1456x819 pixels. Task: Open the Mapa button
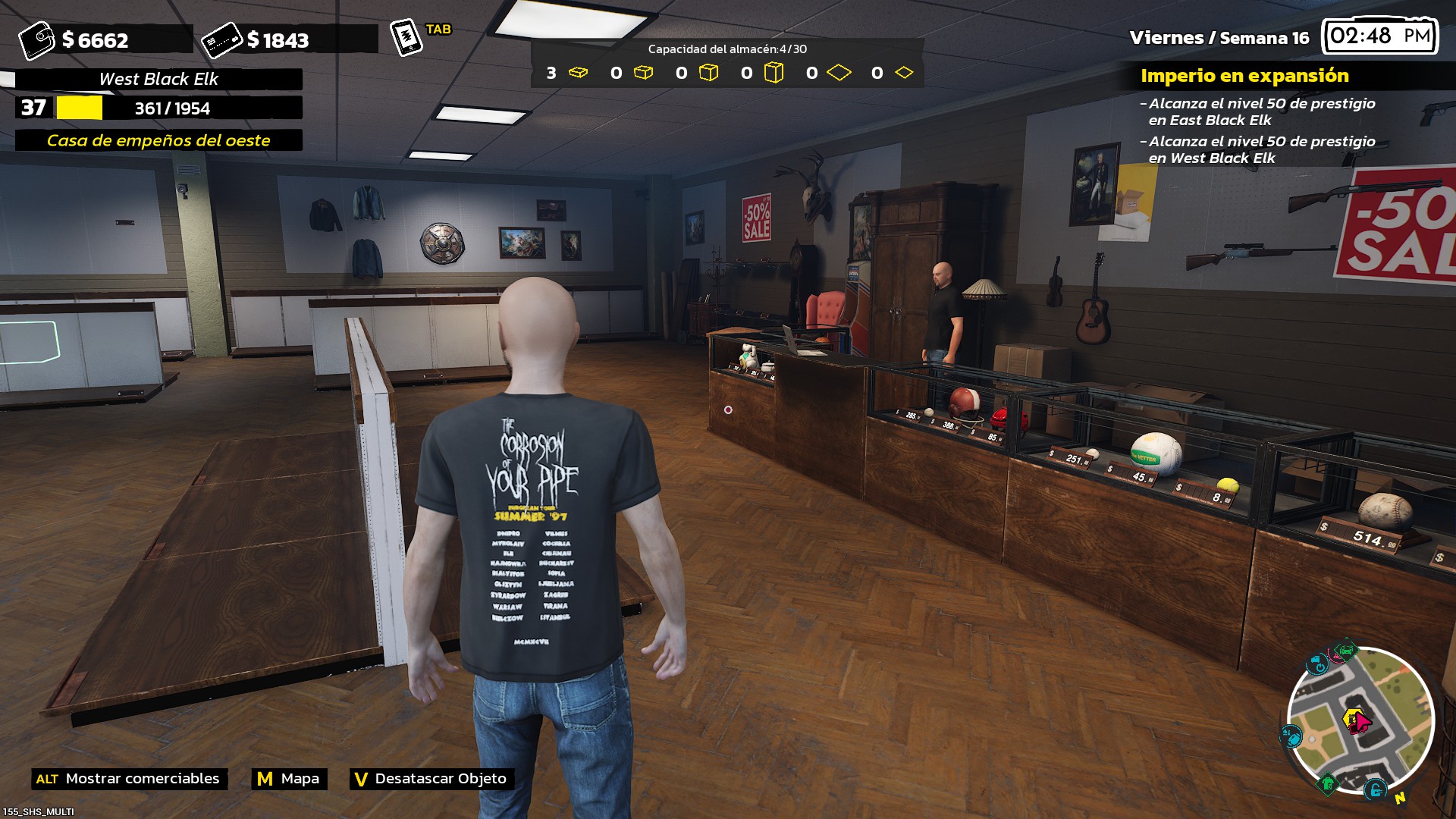coord(289,779)
